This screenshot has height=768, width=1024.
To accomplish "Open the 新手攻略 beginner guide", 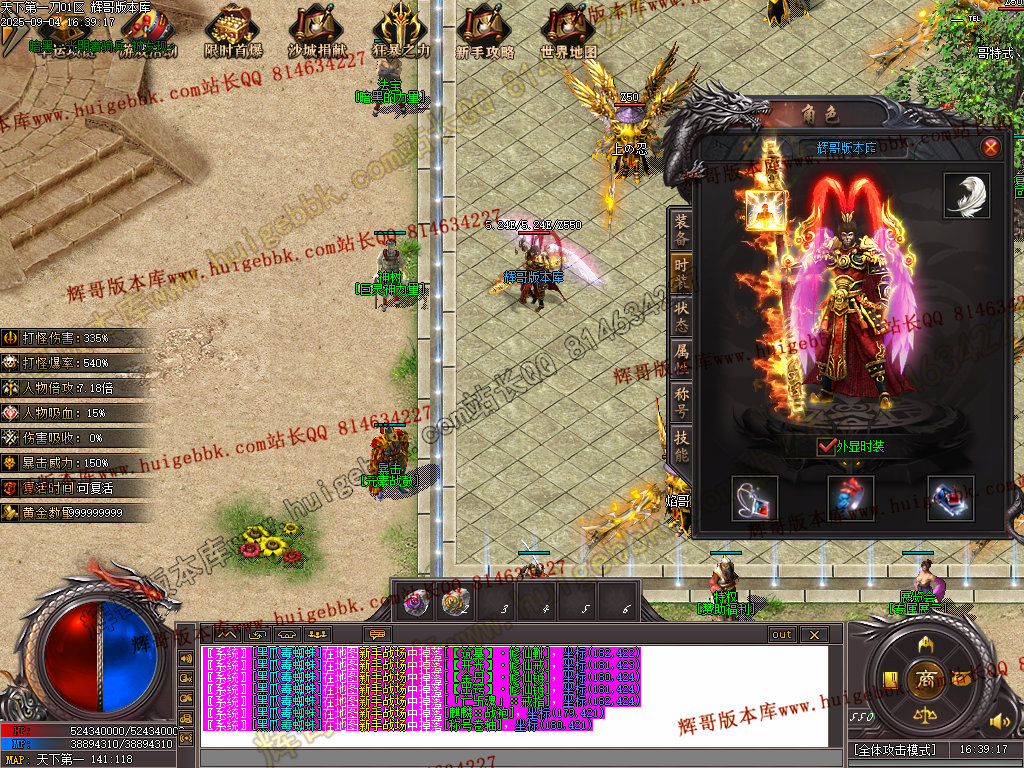I will [485, 30].
